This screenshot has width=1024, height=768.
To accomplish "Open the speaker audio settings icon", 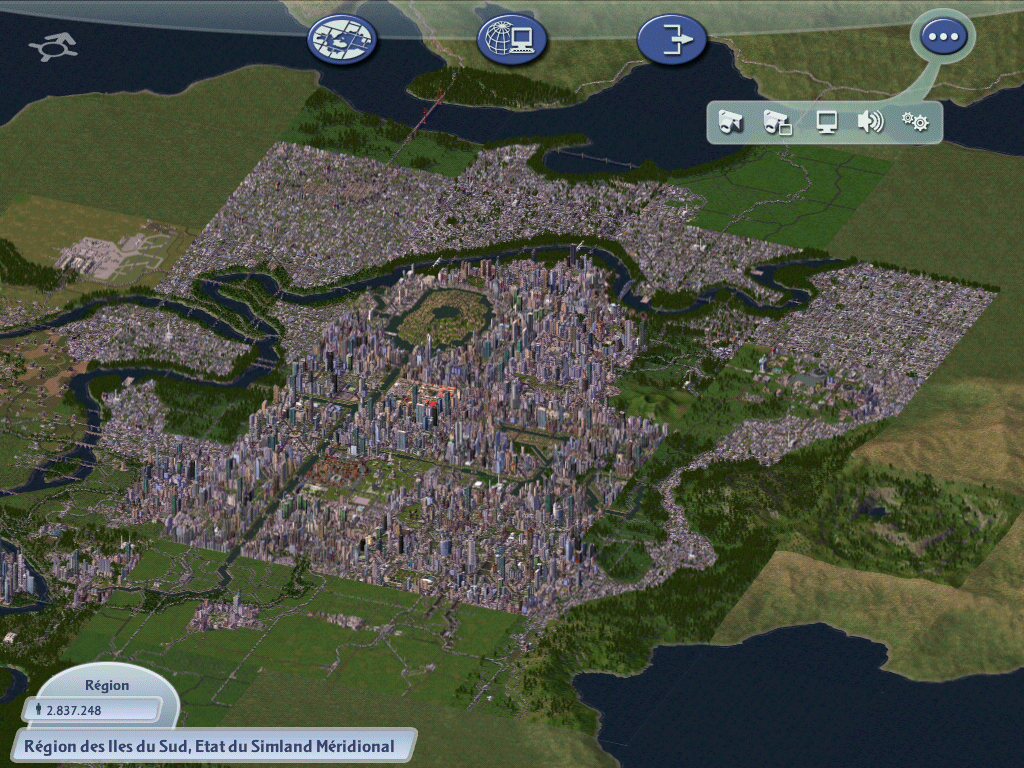I will point(870,122).
